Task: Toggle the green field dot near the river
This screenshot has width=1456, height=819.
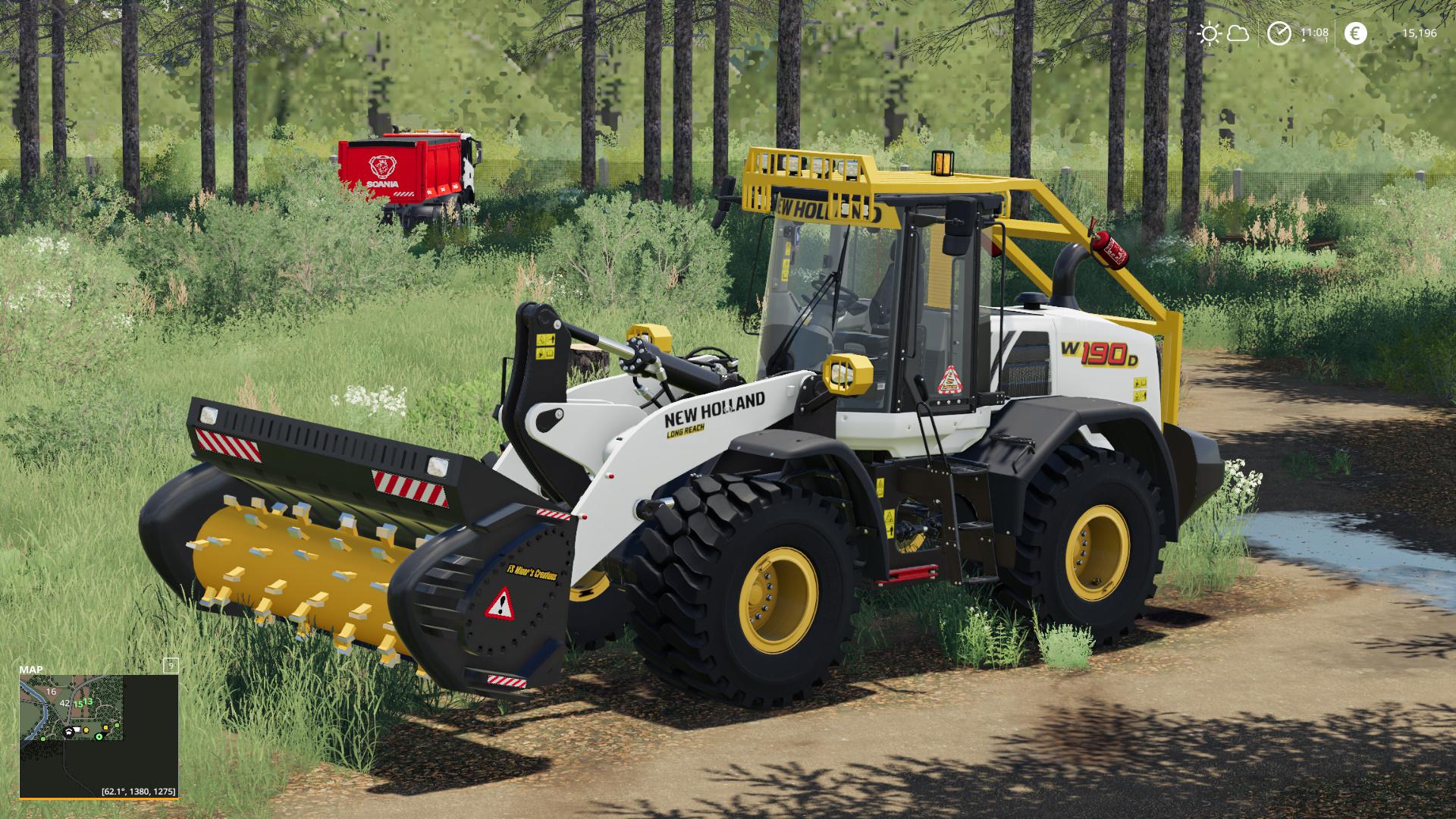Action: (x=43, y=739)
